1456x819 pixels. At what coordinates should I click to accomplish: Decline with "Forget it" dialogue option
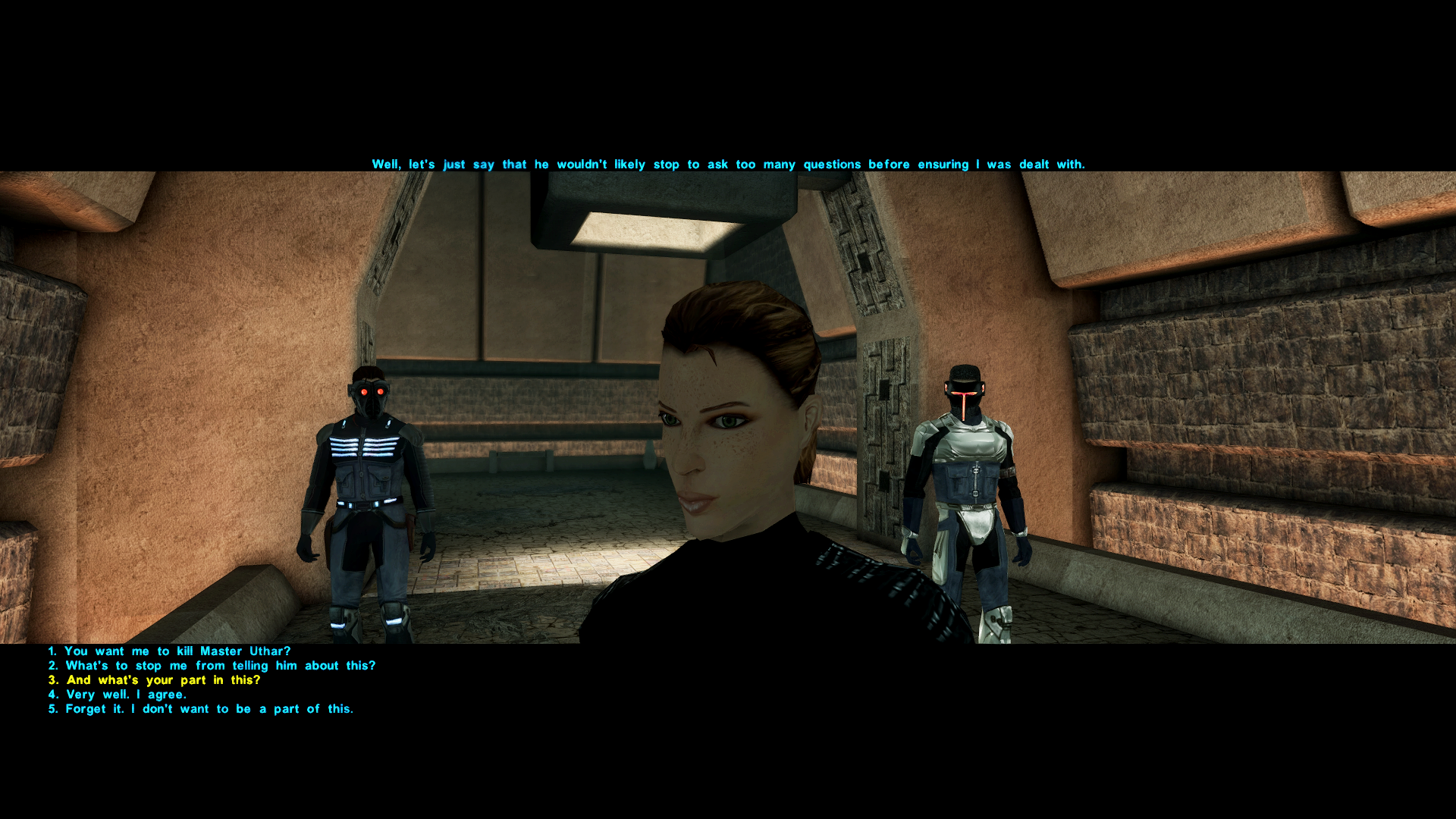(209, 709)
